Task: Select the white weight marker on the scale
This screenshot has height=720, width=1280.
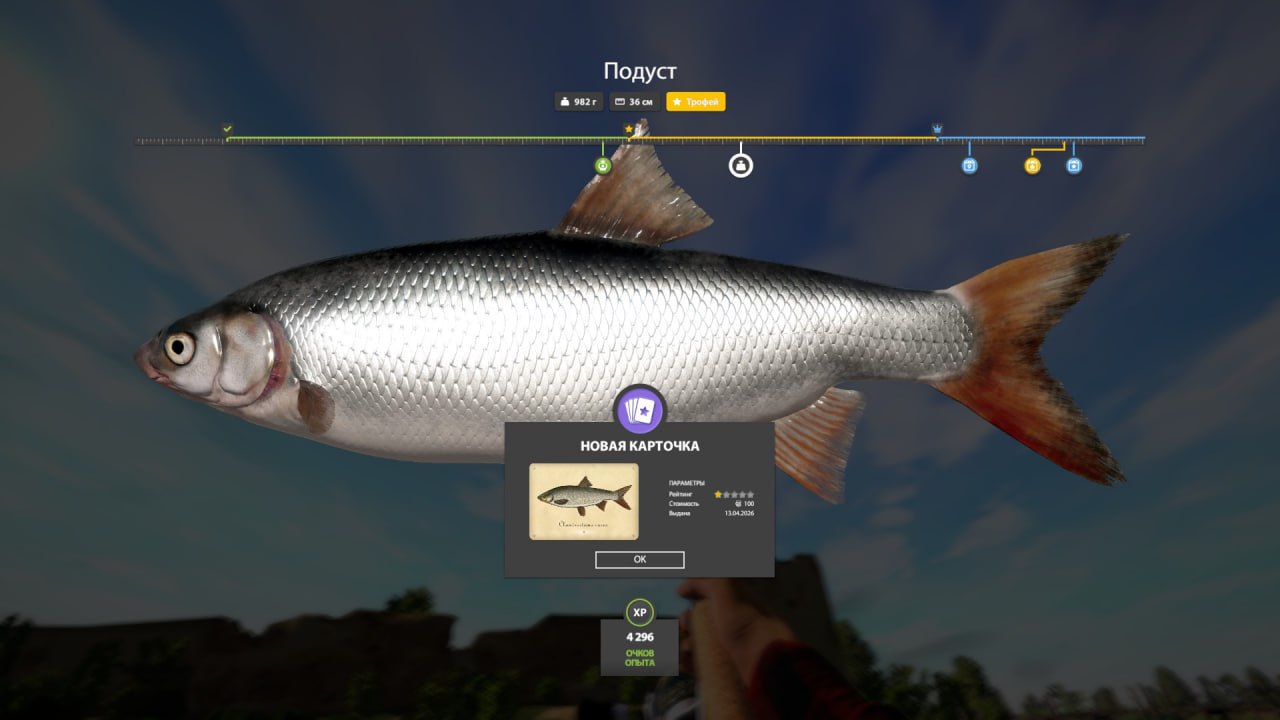Action: point(740,165)
